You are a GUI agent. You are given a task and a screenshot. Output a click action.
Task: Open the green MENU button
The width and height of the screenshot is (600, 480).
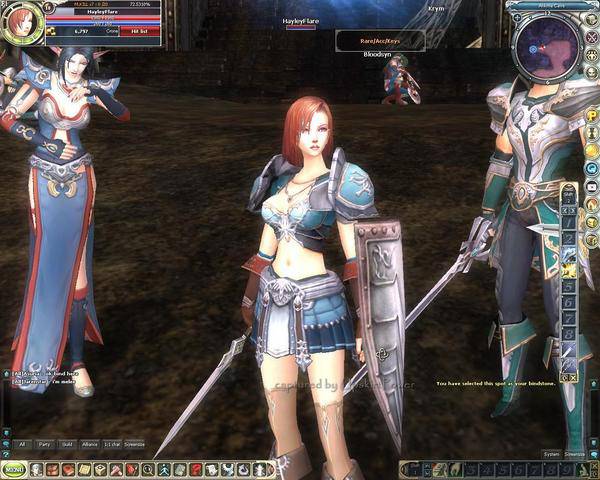tap(14, 469)
